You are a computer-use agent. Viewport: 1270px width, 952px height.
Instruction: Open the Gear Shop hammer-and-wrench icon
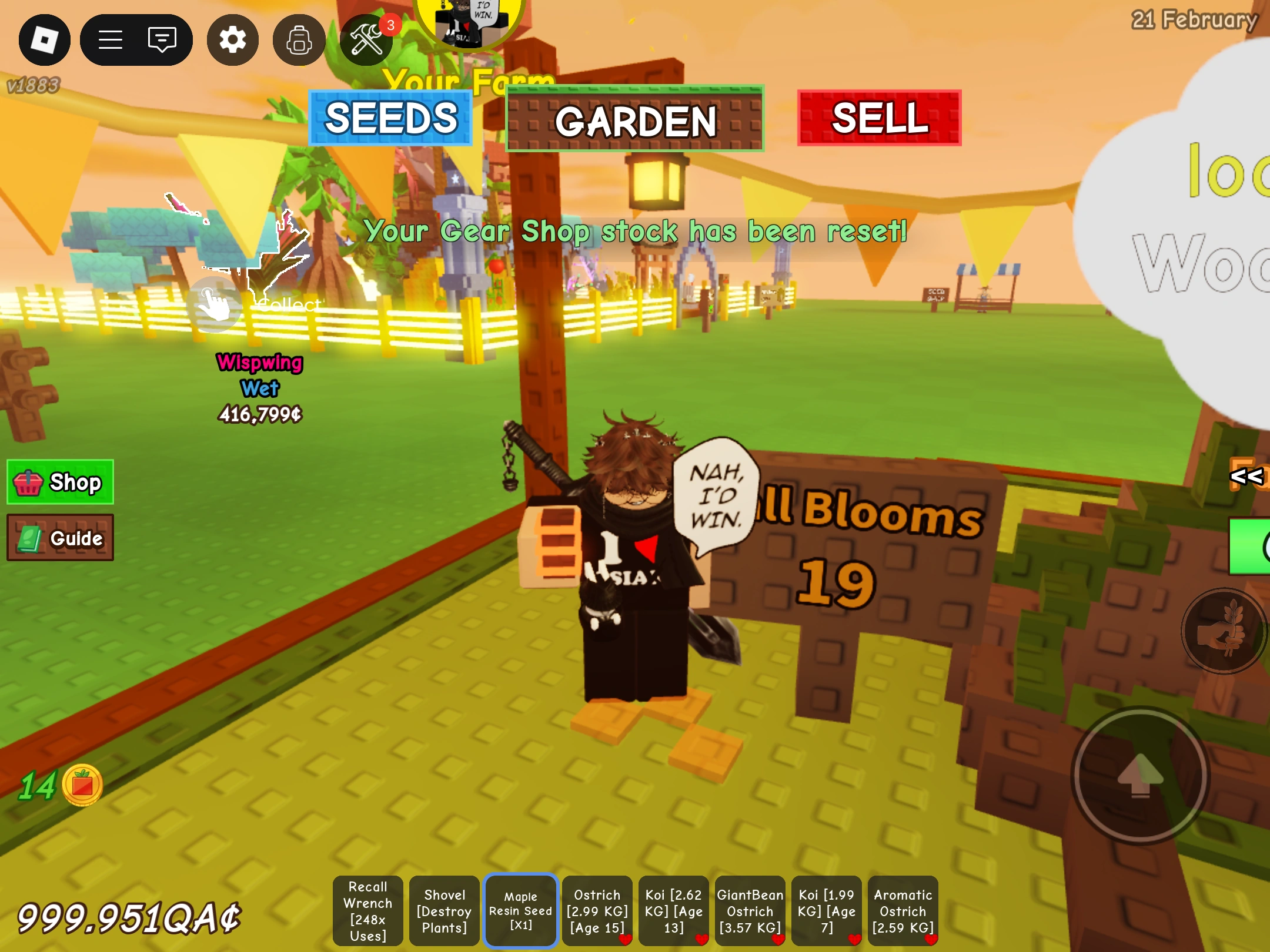tap(366, 39)
